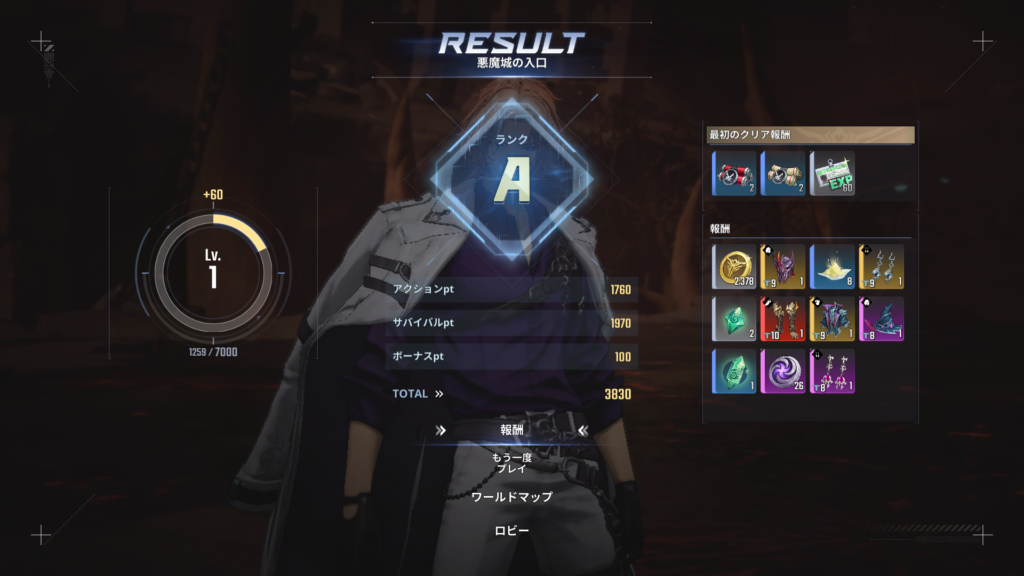Select the green crystal with quantity 2
Image resolution: width=1024 pixels, height=576 pixels.
[x=735, y=318]
